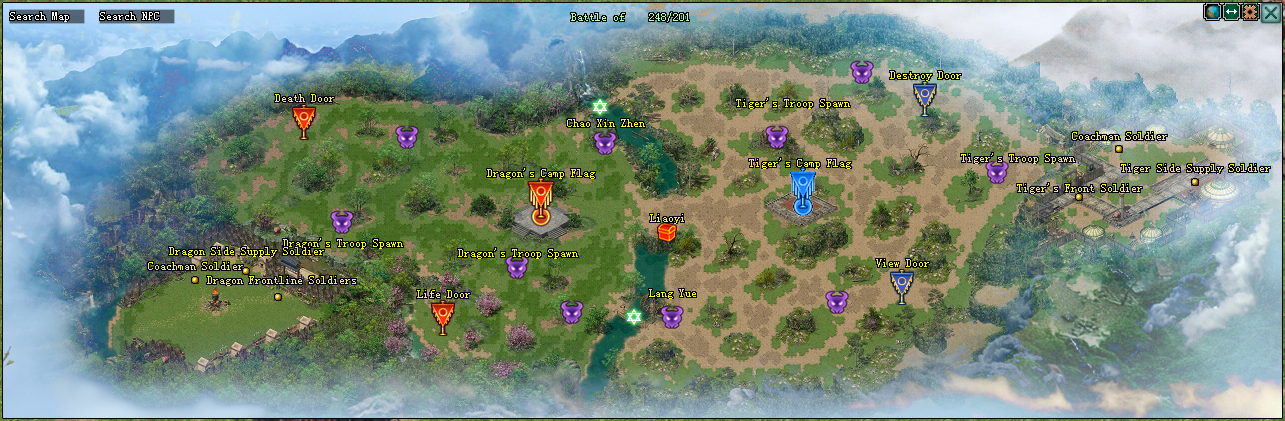The height and width of the screenshot is (421, 1285).
Task: Select the View Door marker
Action: (x=902, y=286)
